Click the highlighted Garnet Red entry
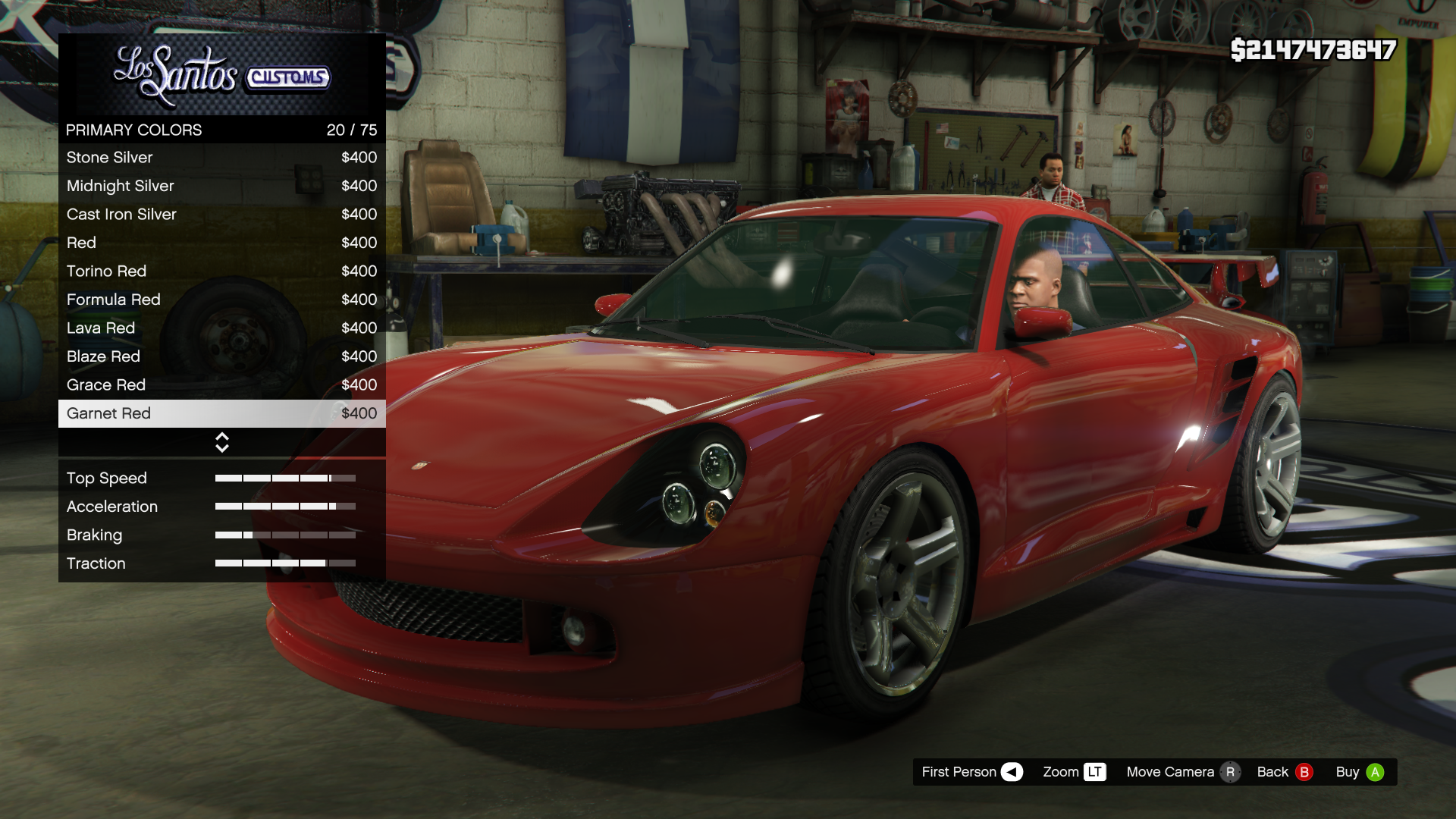This screenshot has width=1456, height=819. pyautogui.click(x=221, y=413)
